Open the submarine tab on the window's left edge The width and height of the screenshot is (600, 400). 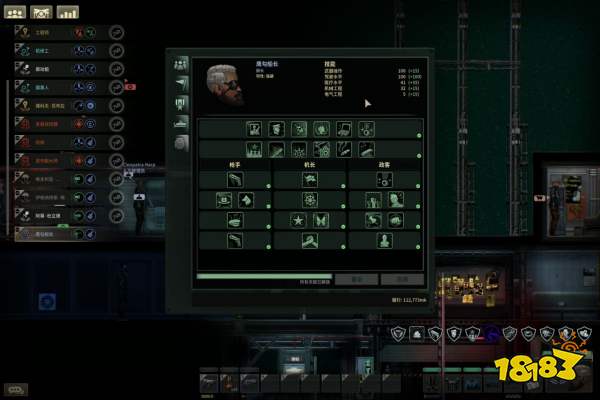[182, 124]
